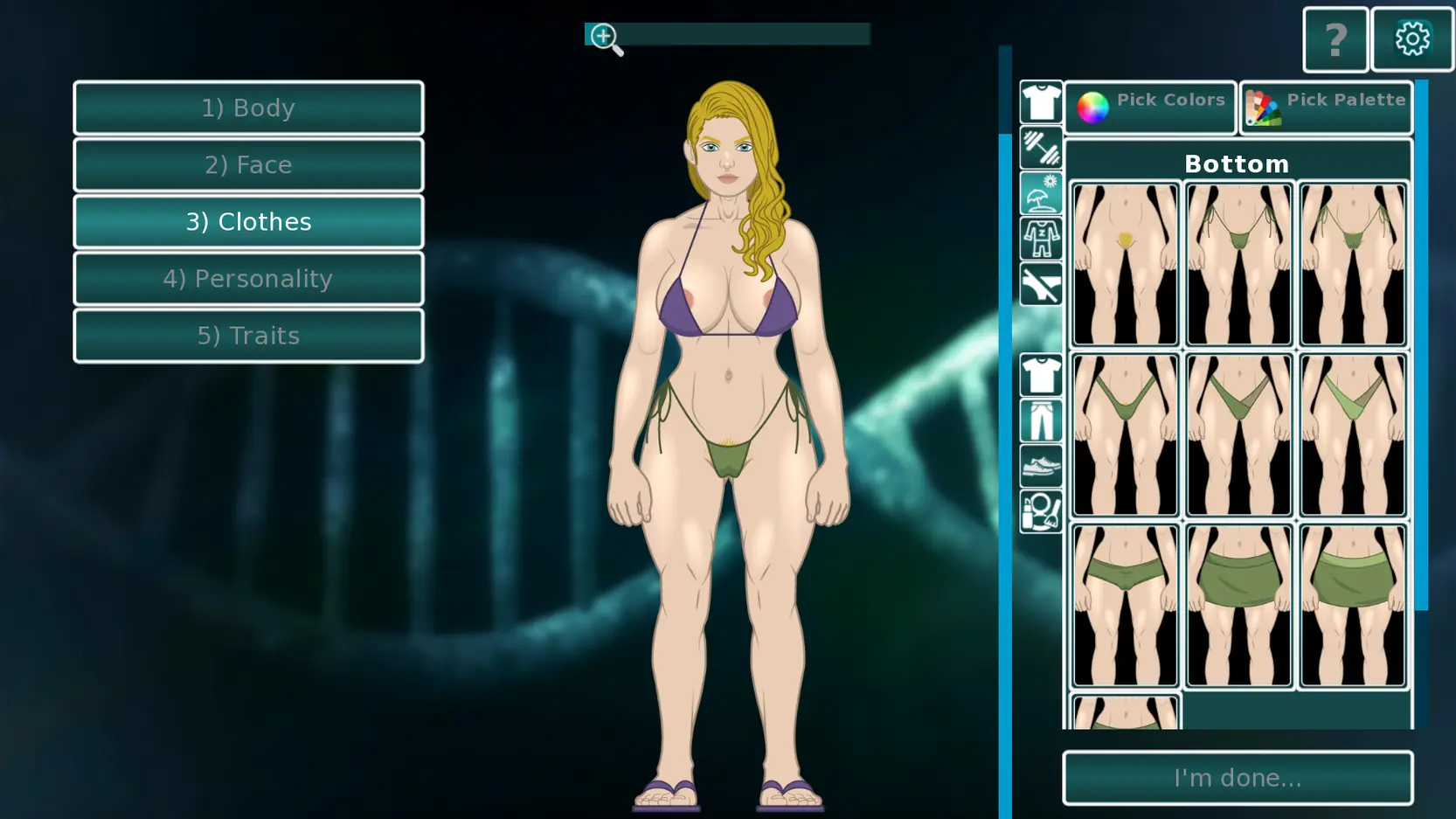Choose the pants clothing slot icon
This screenshot has height=819, width=1456.
[x=1040, y=421]
